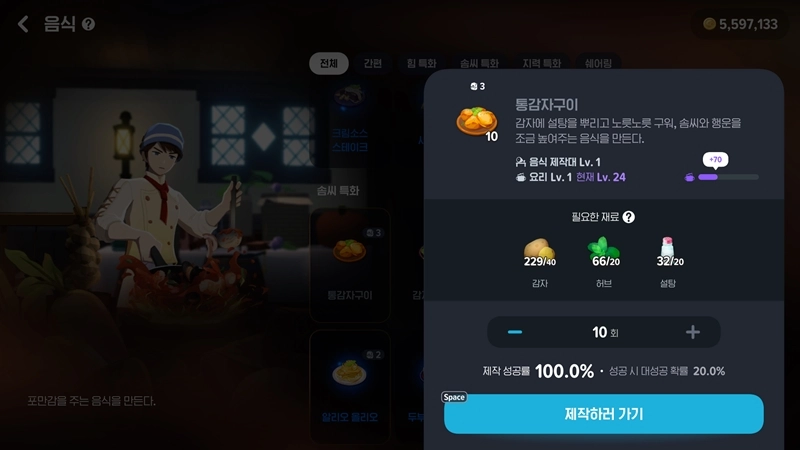Image resolution: width=800 pixels, height=450 pixels.
Task: Click the 통감자구이 dish icon in the detail panel
Action: [475, 120]
